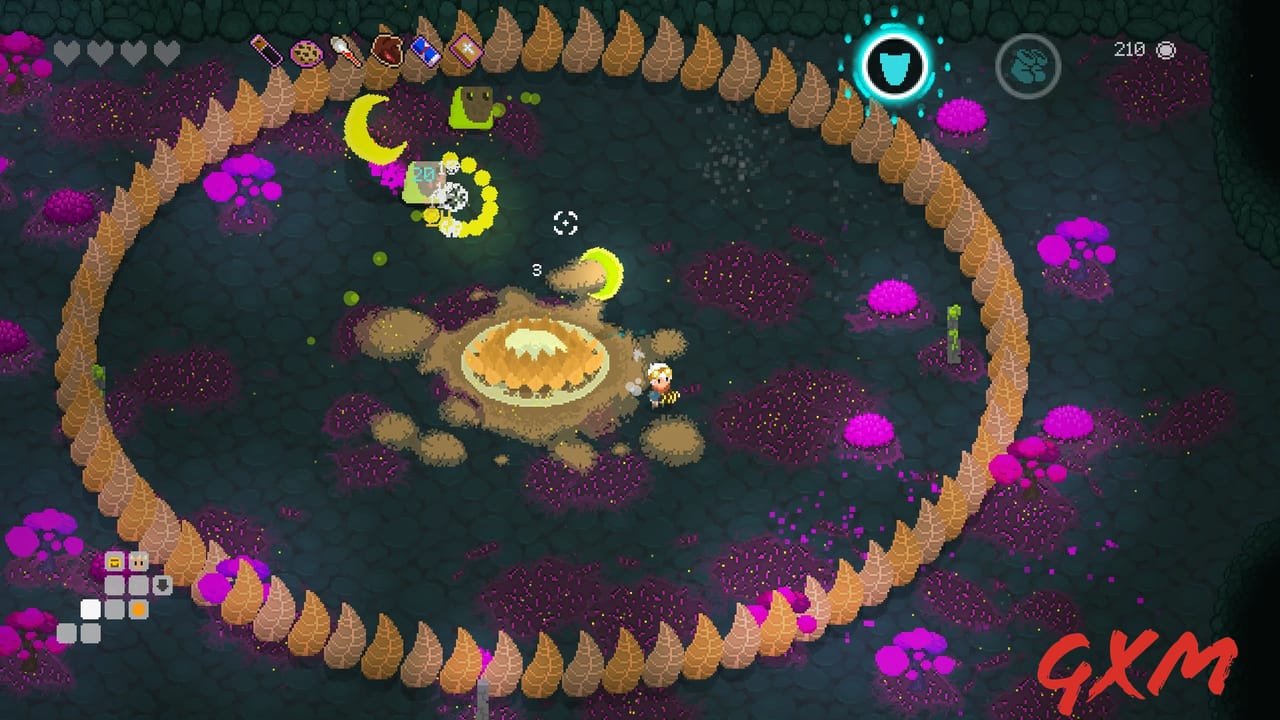Screen dimensions: 1280x720
Task: Select the orange room marker on the minimap
Action: [139, 609]
